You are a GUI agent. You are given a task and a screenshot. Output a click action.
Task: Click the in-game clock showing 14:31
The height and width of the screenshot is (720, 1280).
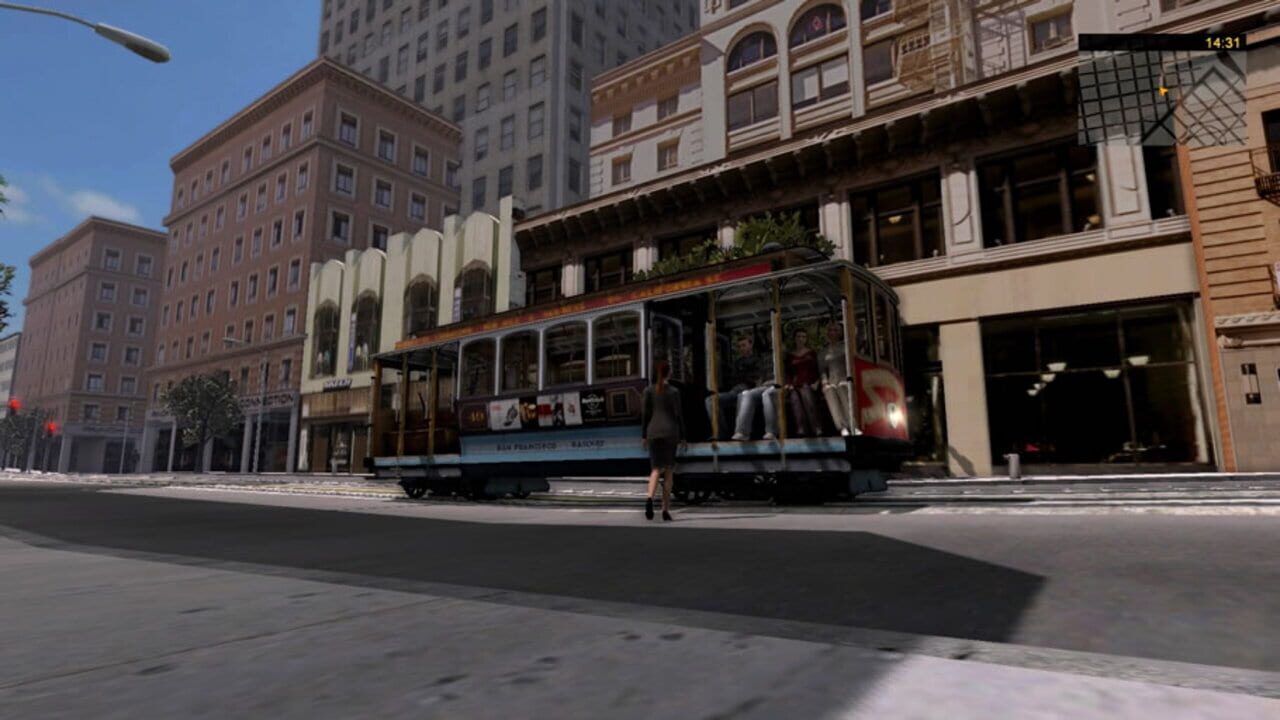[1222, 42]
